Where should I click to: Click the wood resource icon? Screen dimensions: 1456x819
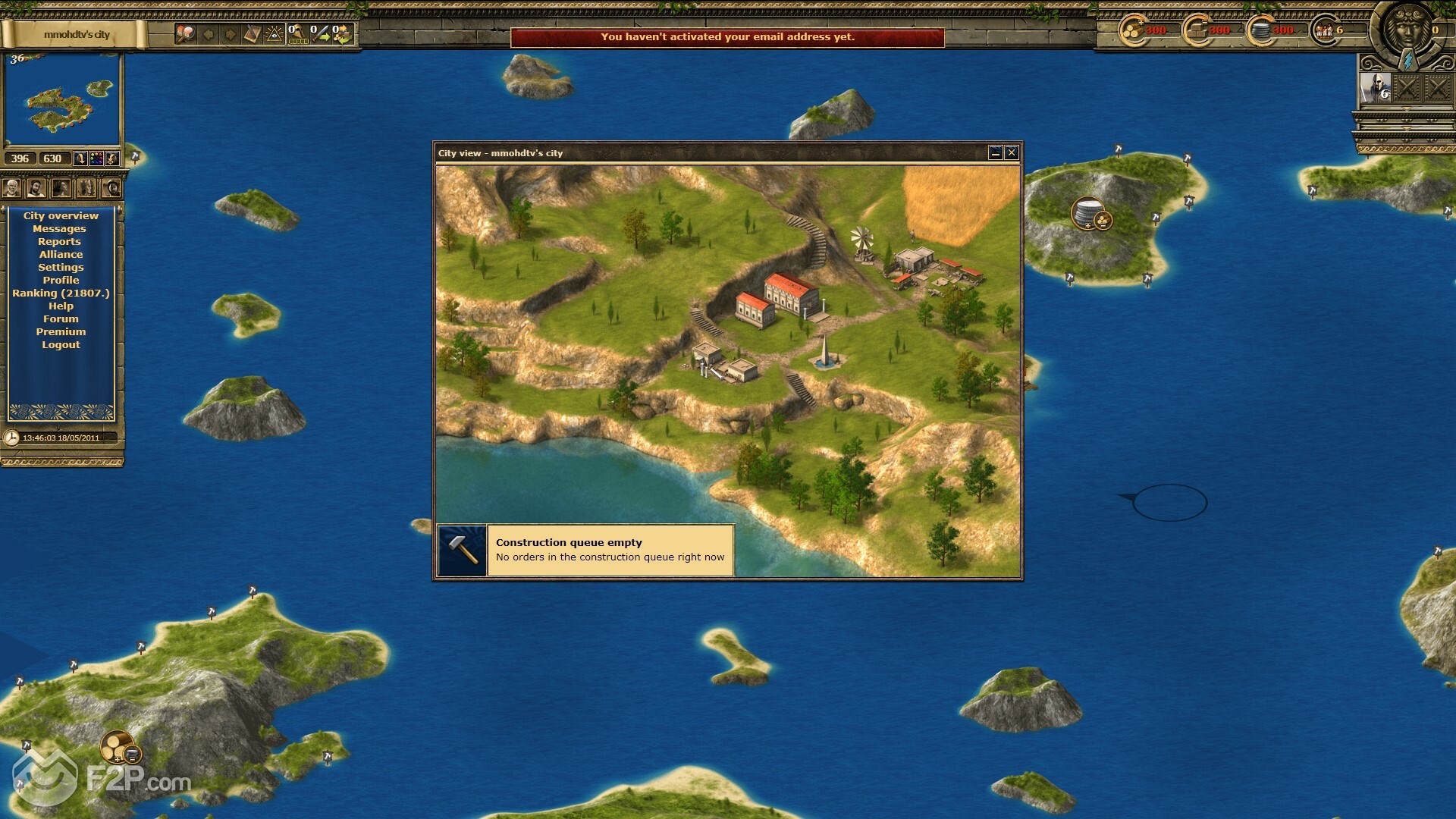(1134, 31)
